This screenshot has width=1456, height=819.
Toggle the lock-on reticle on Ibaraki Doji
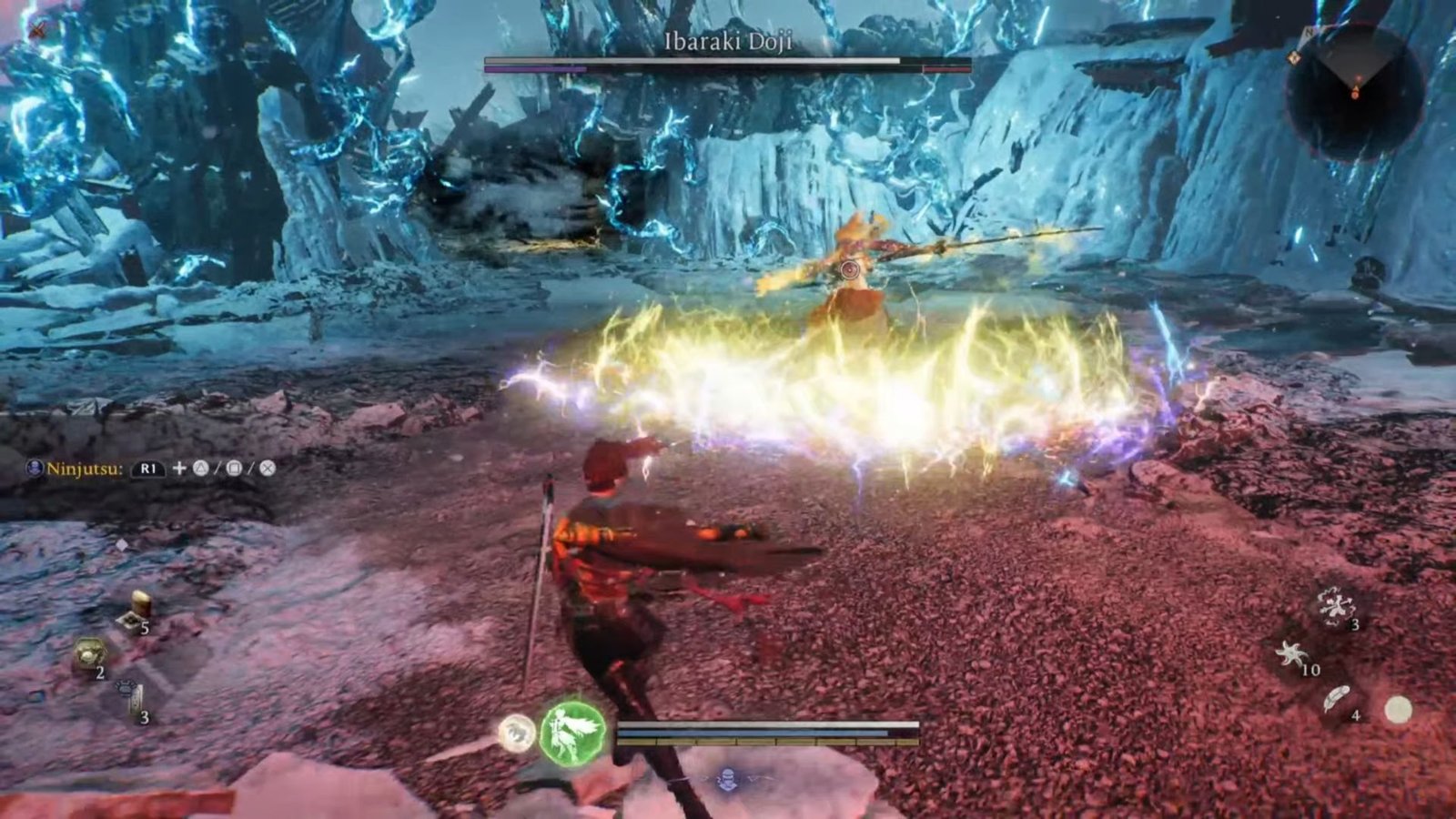coord(851,269)
